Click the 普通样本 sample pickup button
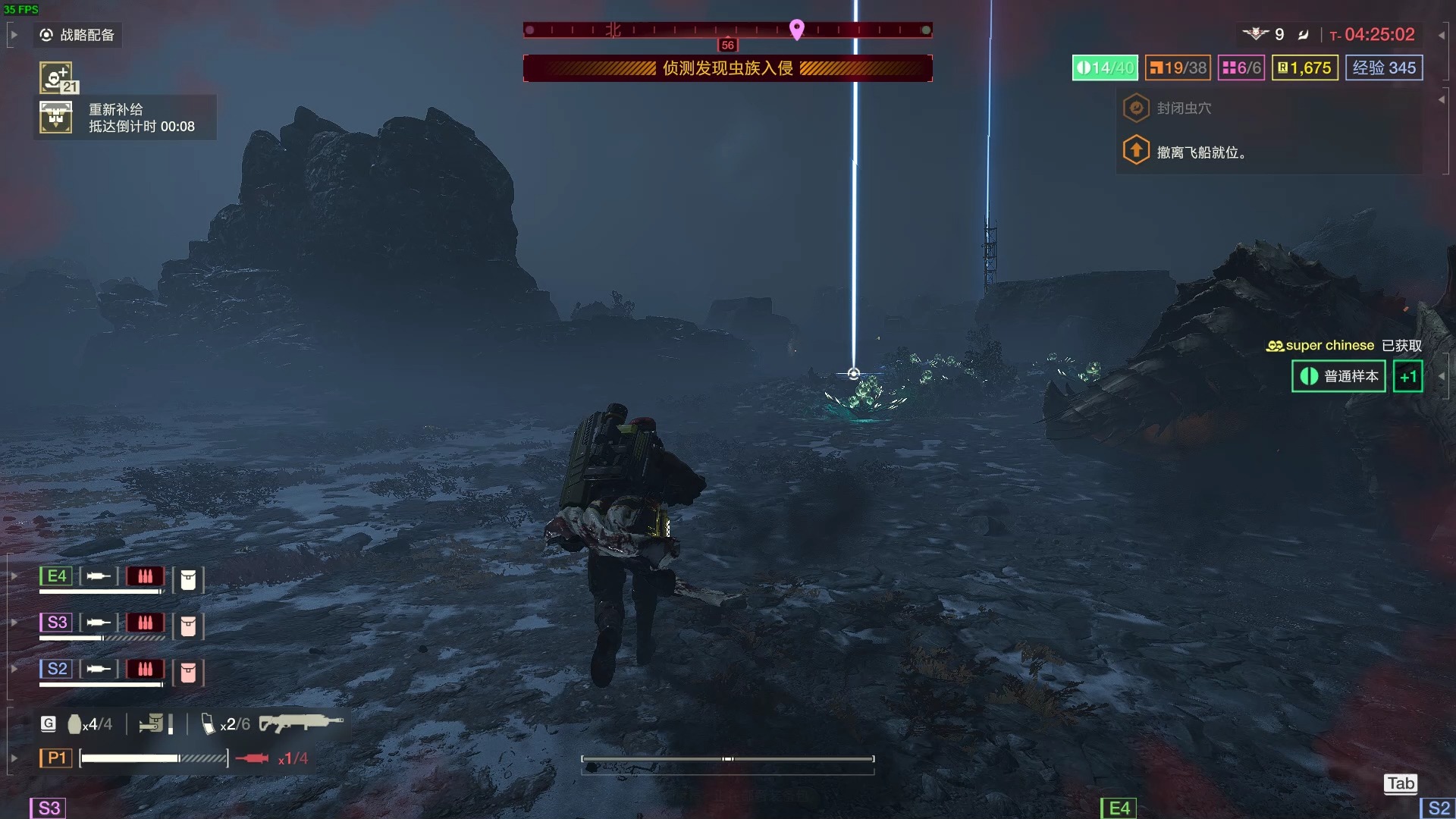Screen dimensions: 1456x819 click(1338, 376)
